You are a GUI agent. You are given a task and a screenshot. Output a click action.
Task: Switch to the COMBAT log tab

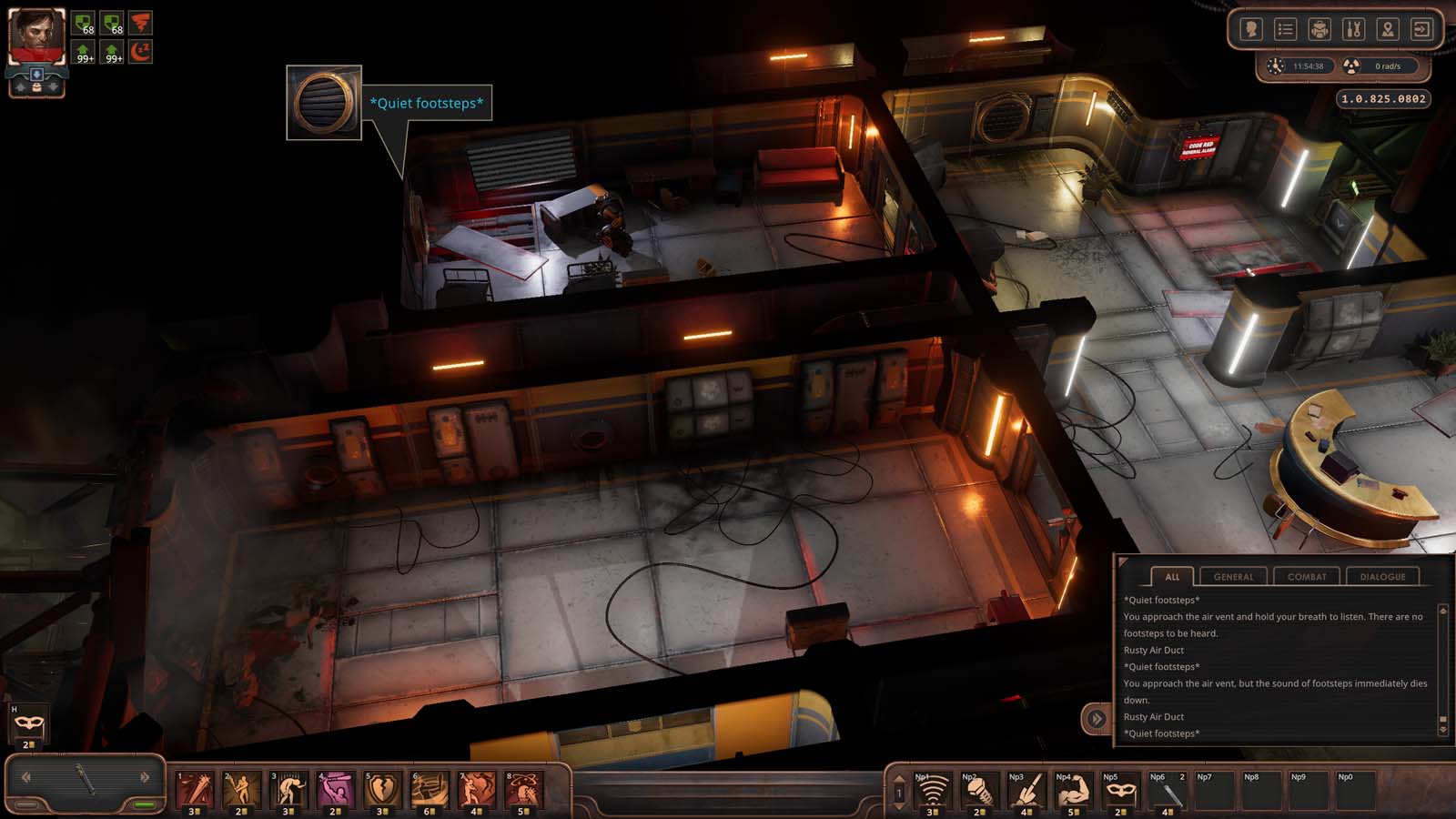(1308, 576)
